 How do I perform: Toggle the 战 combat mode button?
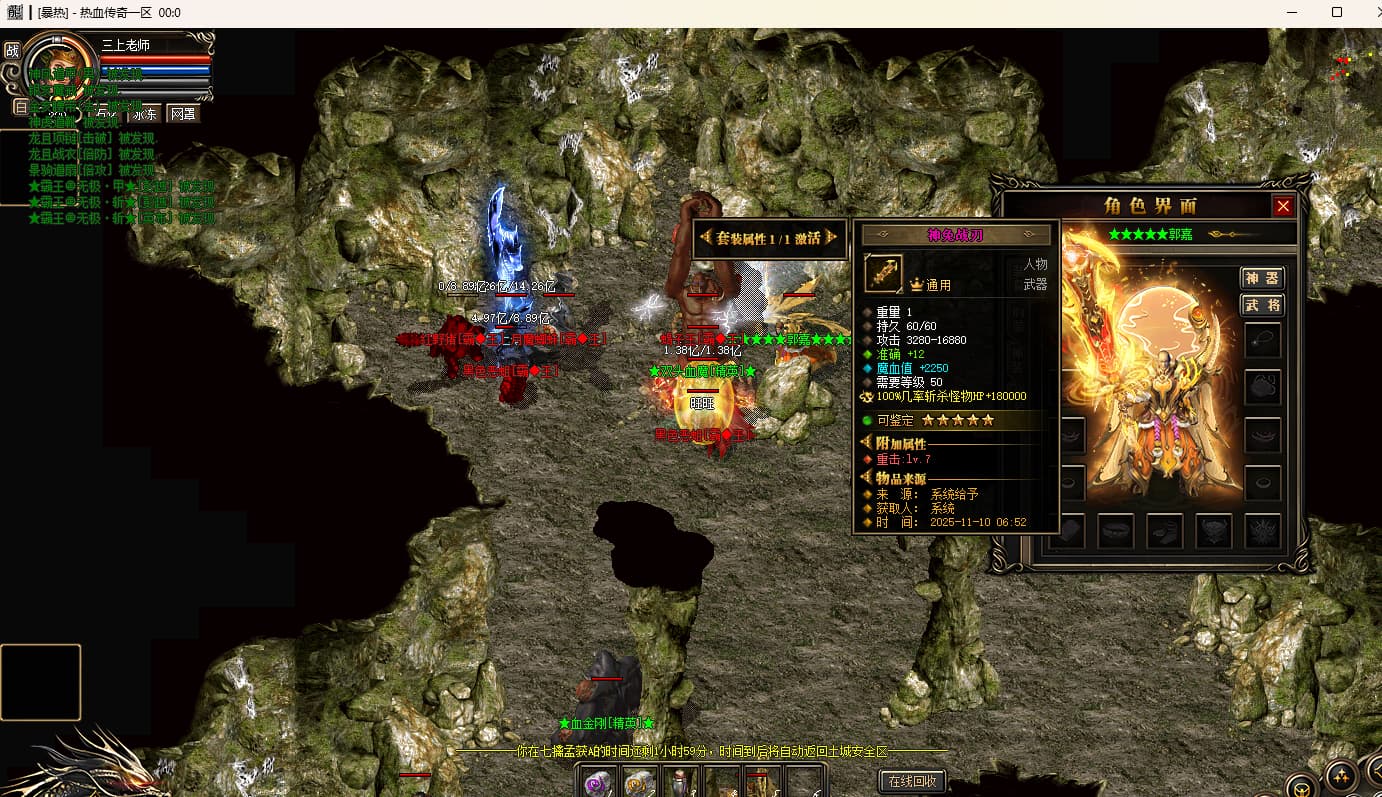(12, 50)
